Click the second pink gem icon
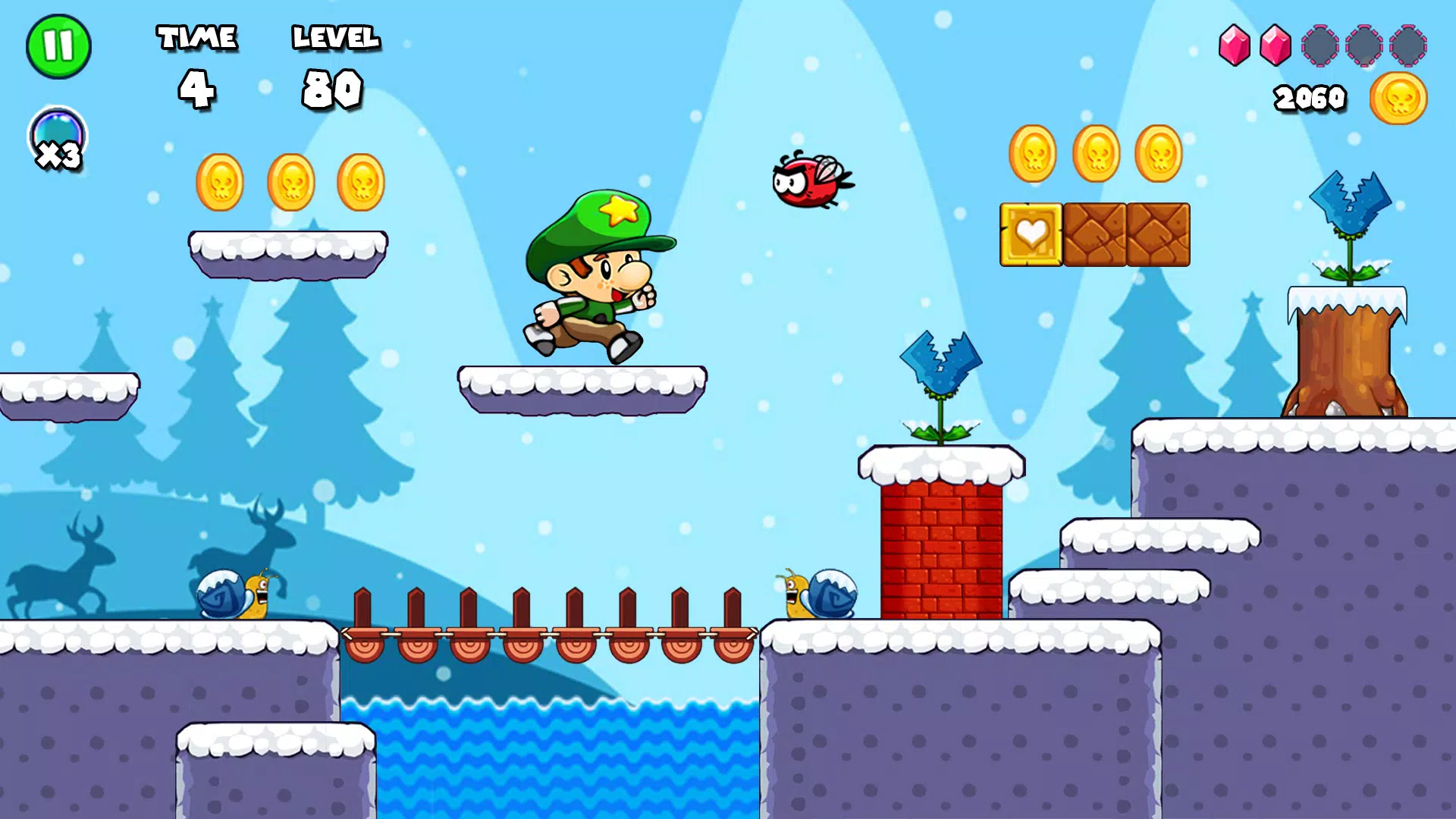 click(x=1276, y=44)
